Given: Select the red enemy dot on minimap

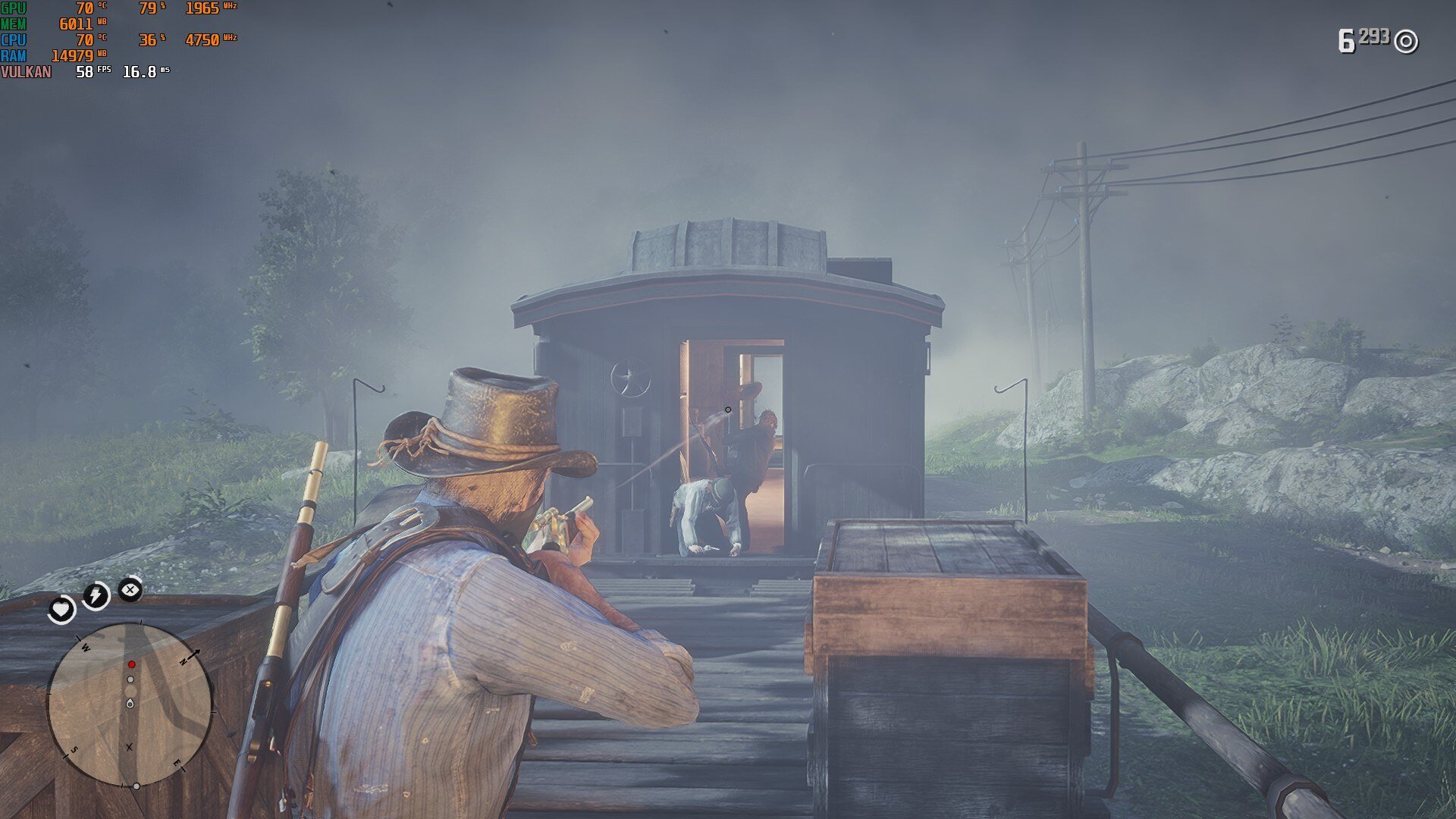Looking at the screenshot, I should [131, 664].
